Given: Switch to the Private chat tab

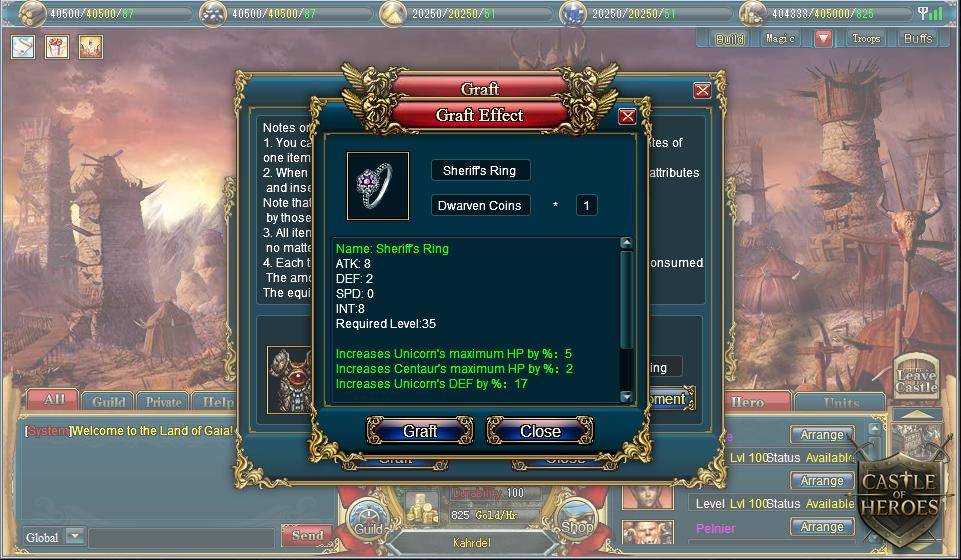Looking at the screenshot, I should coord(163,402).
